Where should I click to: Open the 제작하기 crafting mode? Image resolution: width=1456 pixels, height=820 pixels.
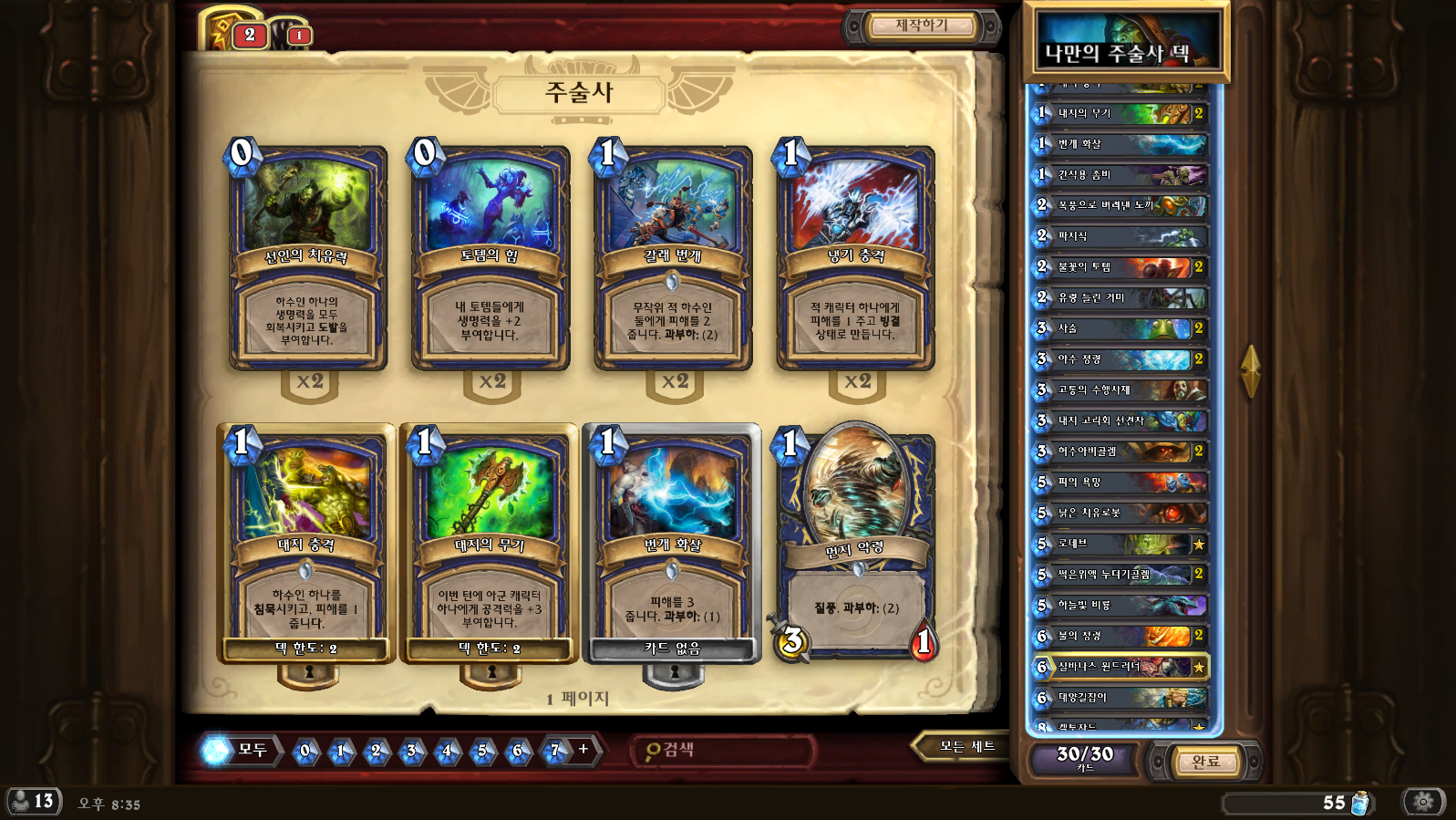(921, 26)
